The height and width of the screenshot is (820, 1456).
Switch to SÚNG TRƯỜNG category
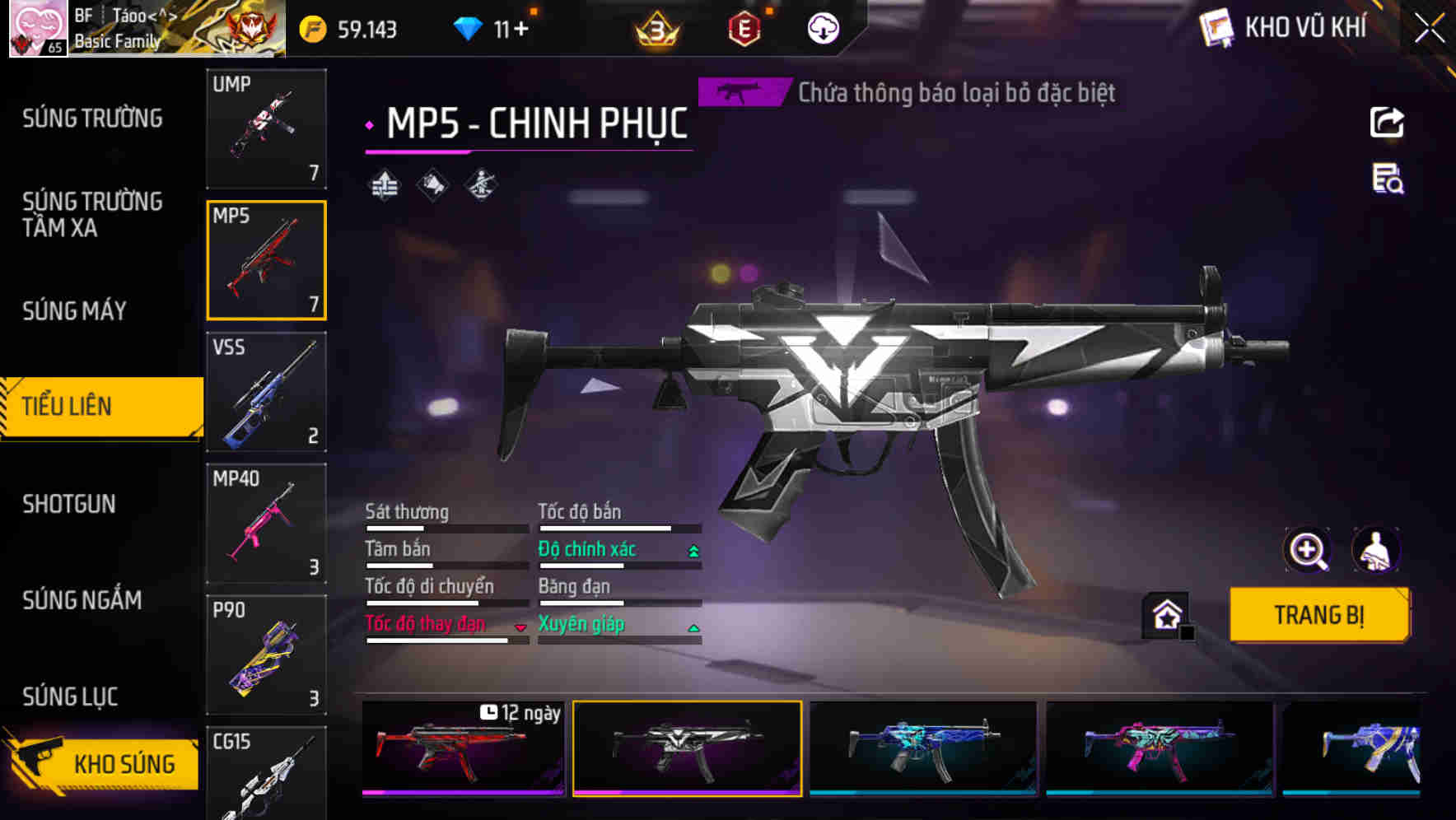pos(92,119)
